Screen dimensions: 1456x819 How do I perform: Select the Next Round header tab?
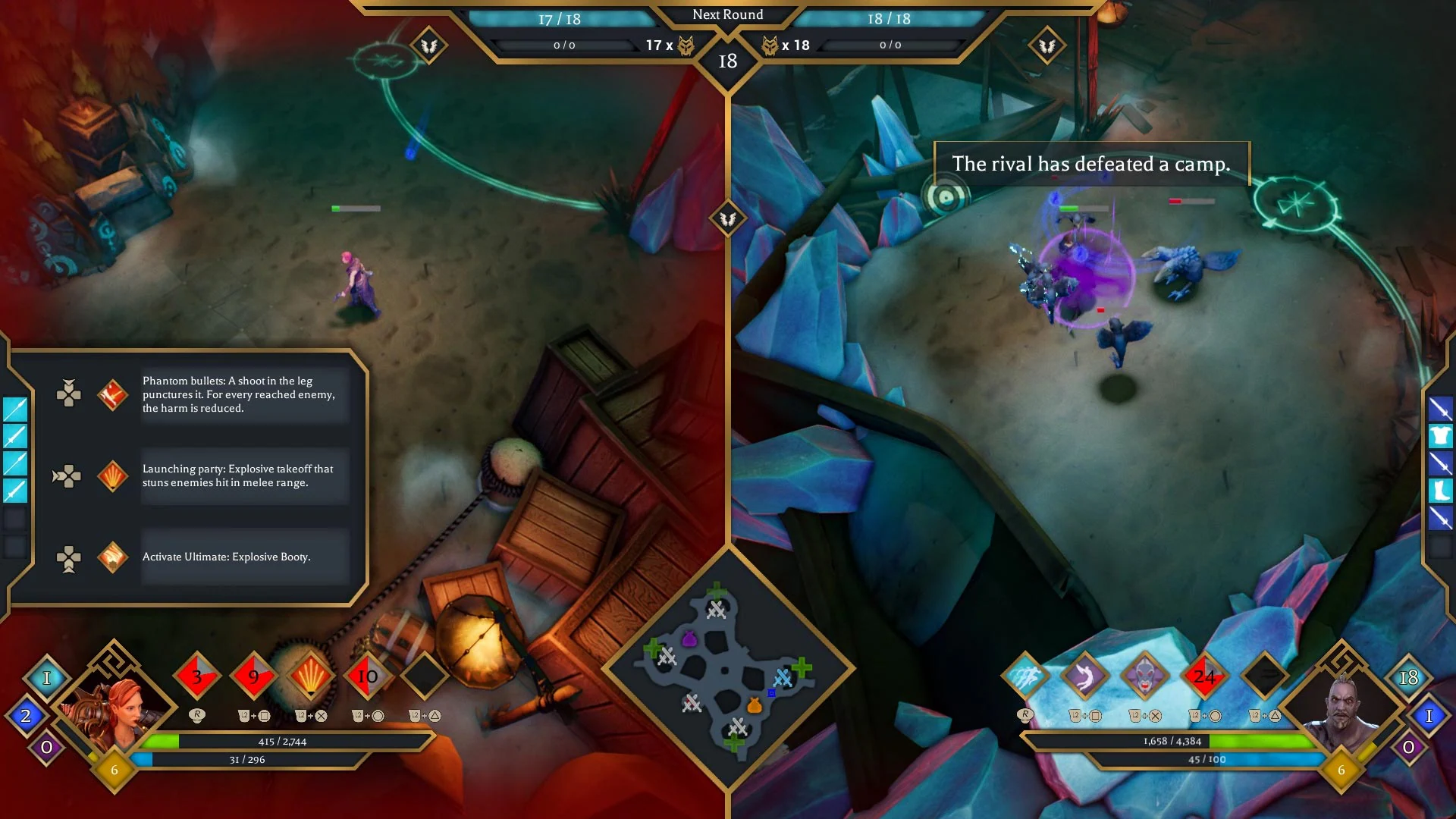point(728,14)
